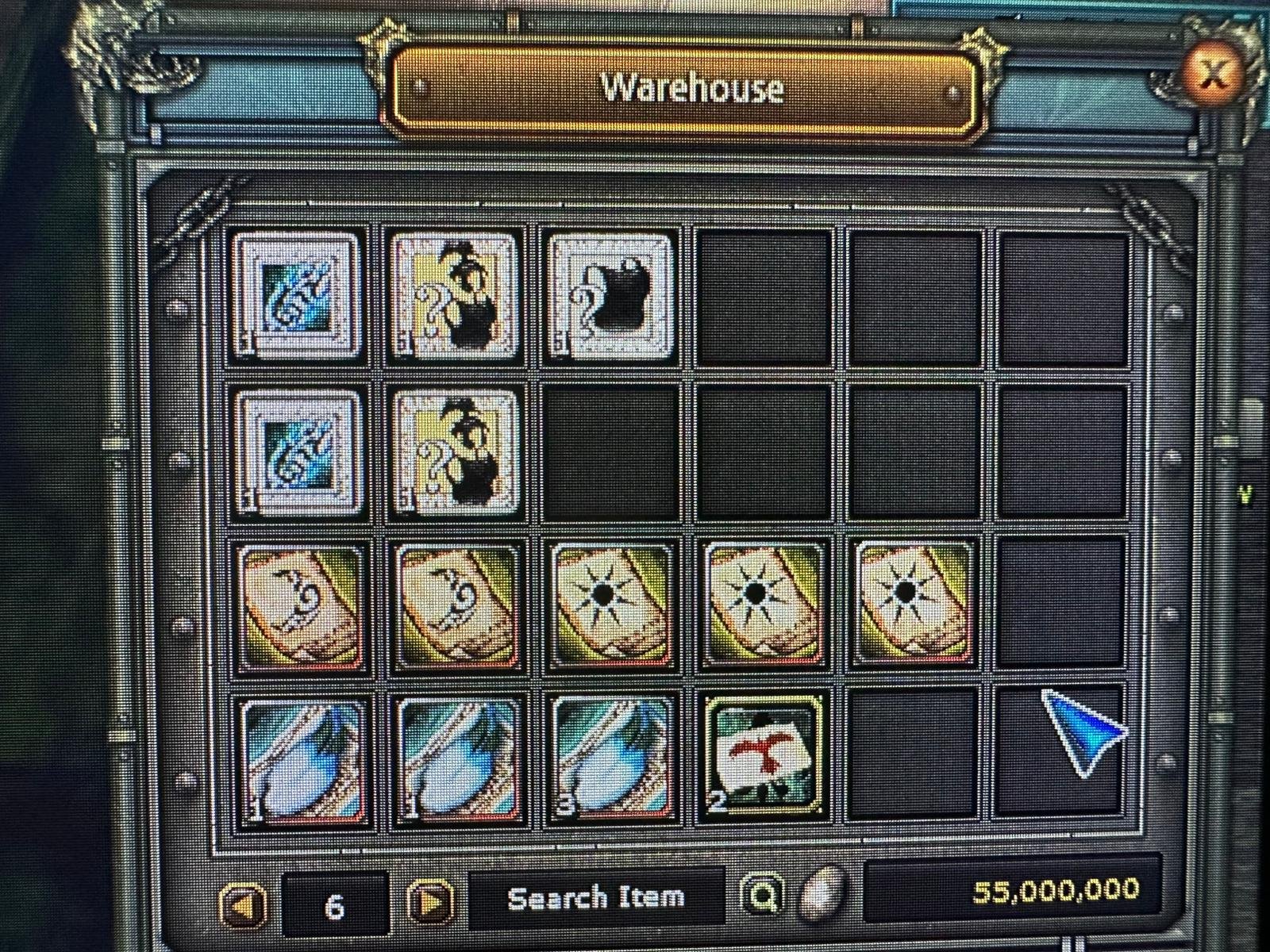Select the silver coin icon beside gold amount
Screen dimensions: 1270x952
(821, 894)
